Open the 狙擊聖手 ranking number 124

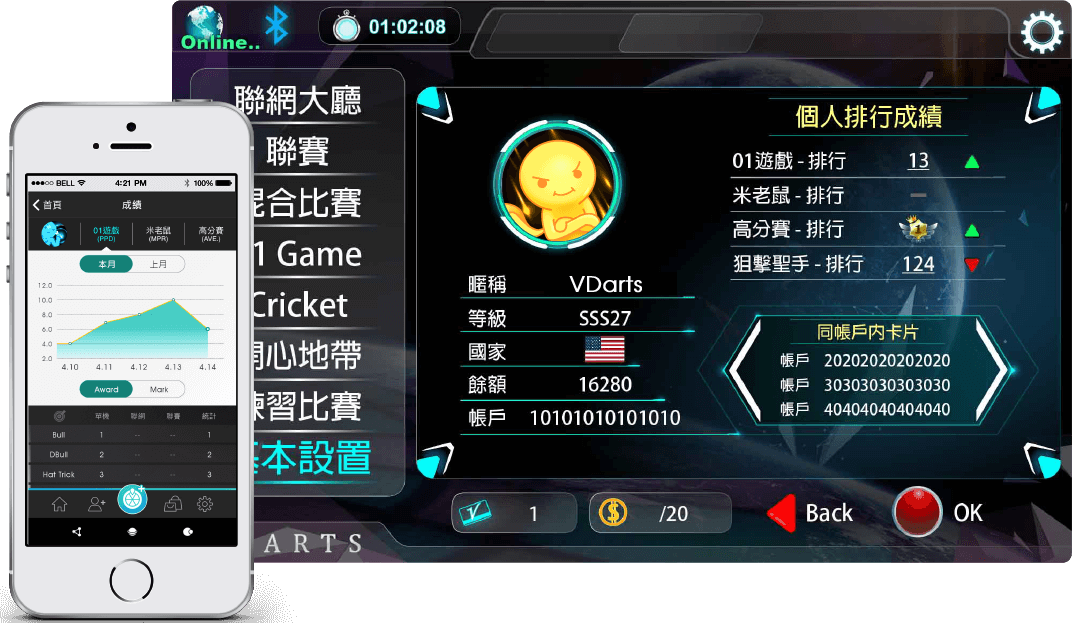tap(918, 264)
